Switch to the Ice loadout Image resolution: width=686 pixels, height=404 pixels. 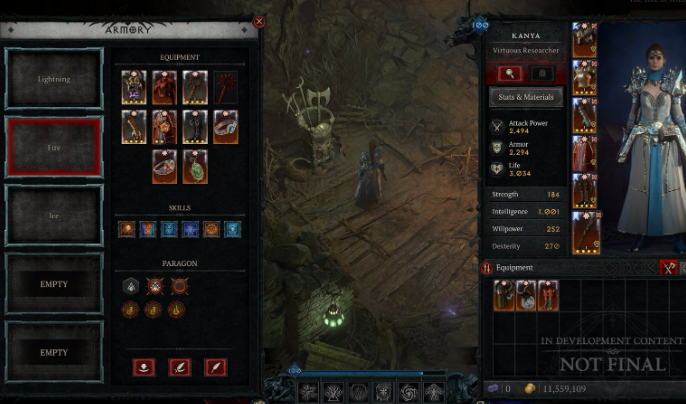(x=55, y=215)
